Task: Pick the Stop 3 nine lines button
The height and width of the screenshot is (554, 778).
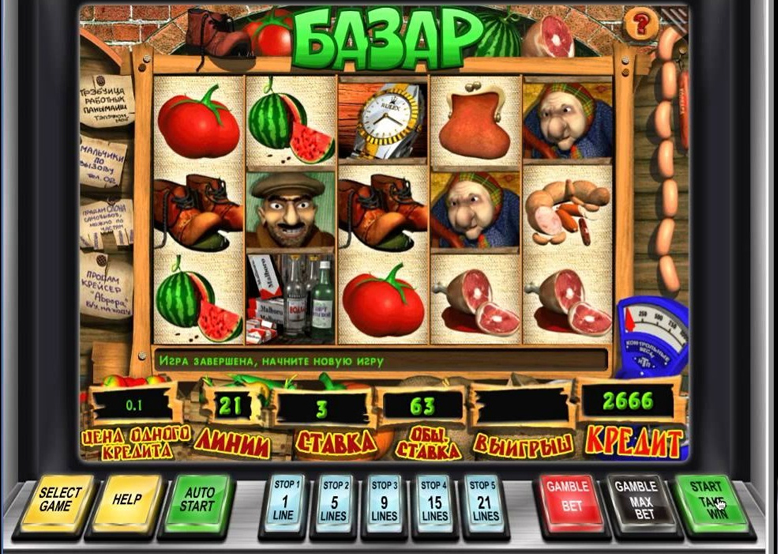Action: 385,500
